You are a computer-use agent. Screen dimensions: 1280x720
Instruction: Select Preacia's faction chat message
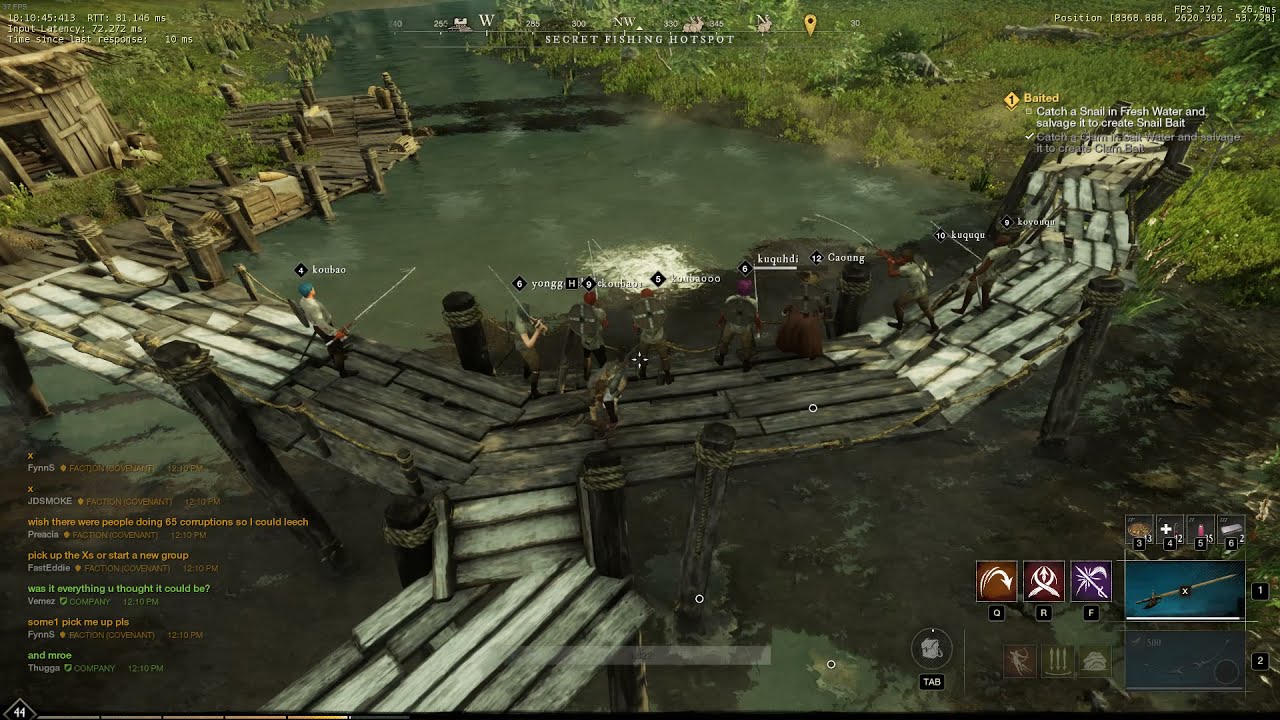coord(168,522)
